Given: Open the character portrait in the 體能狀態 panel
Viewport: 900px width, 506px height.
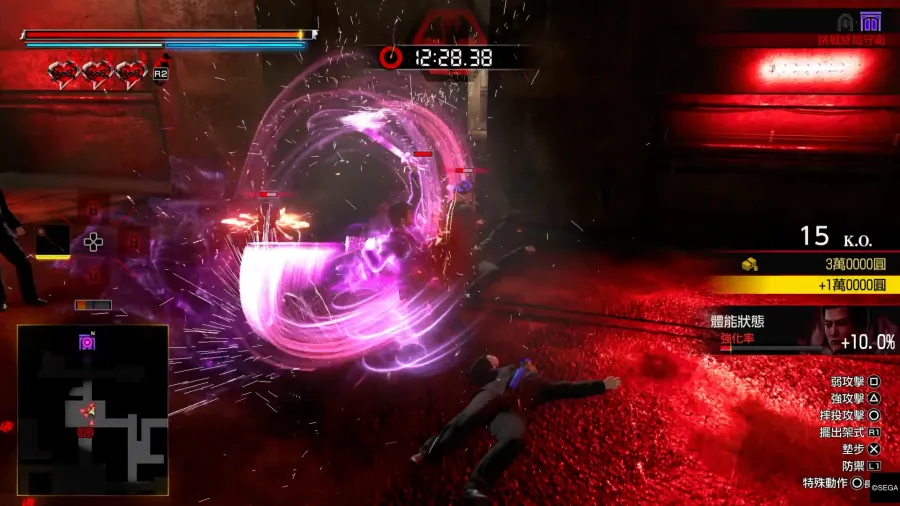Looking at the screenshot, I should click(840, 329).
